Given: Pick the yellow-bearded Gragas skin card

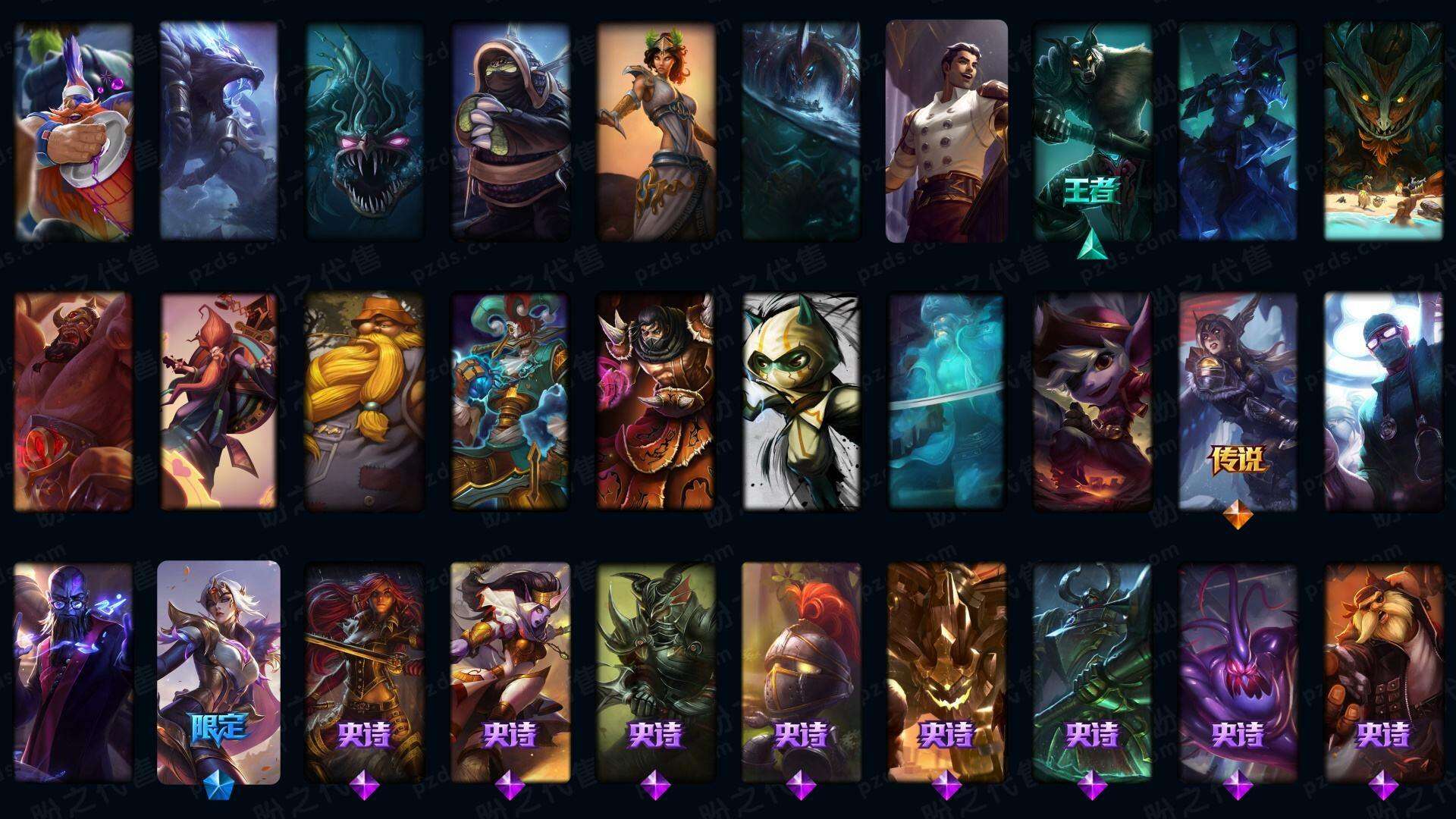Looking at the screenshot, I should pyautogui.click(x=364, y=401).
